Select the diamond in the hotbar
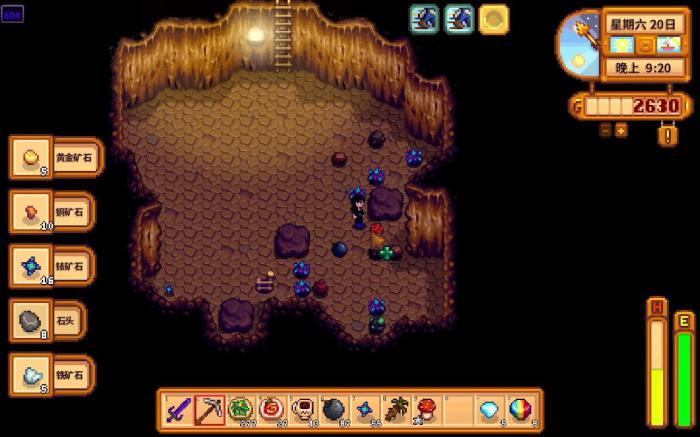Image resolution: width=700 pixels, height=437 pixels. click(488, 409)
